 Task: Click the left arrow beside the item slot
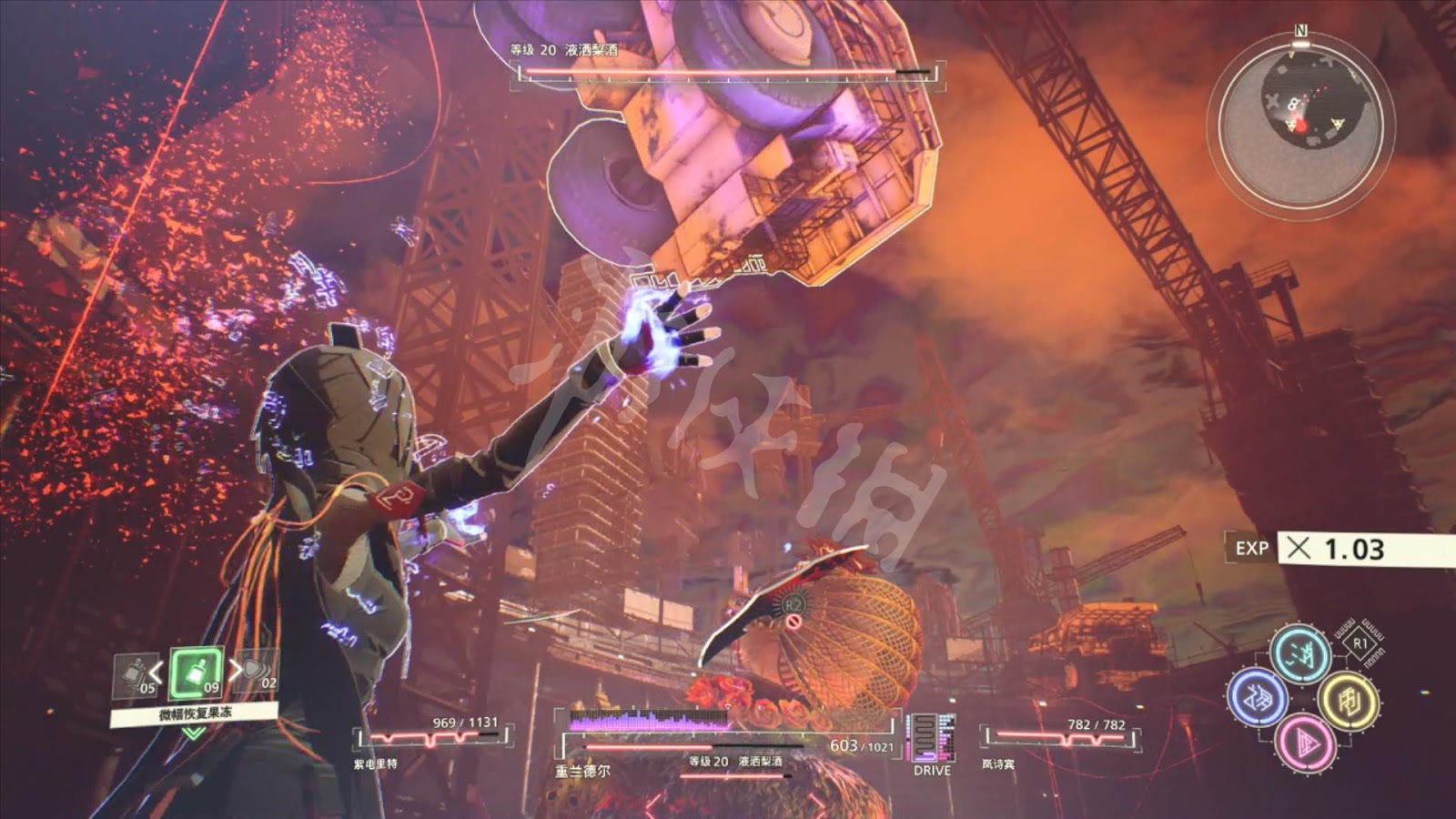click(157, 673)
